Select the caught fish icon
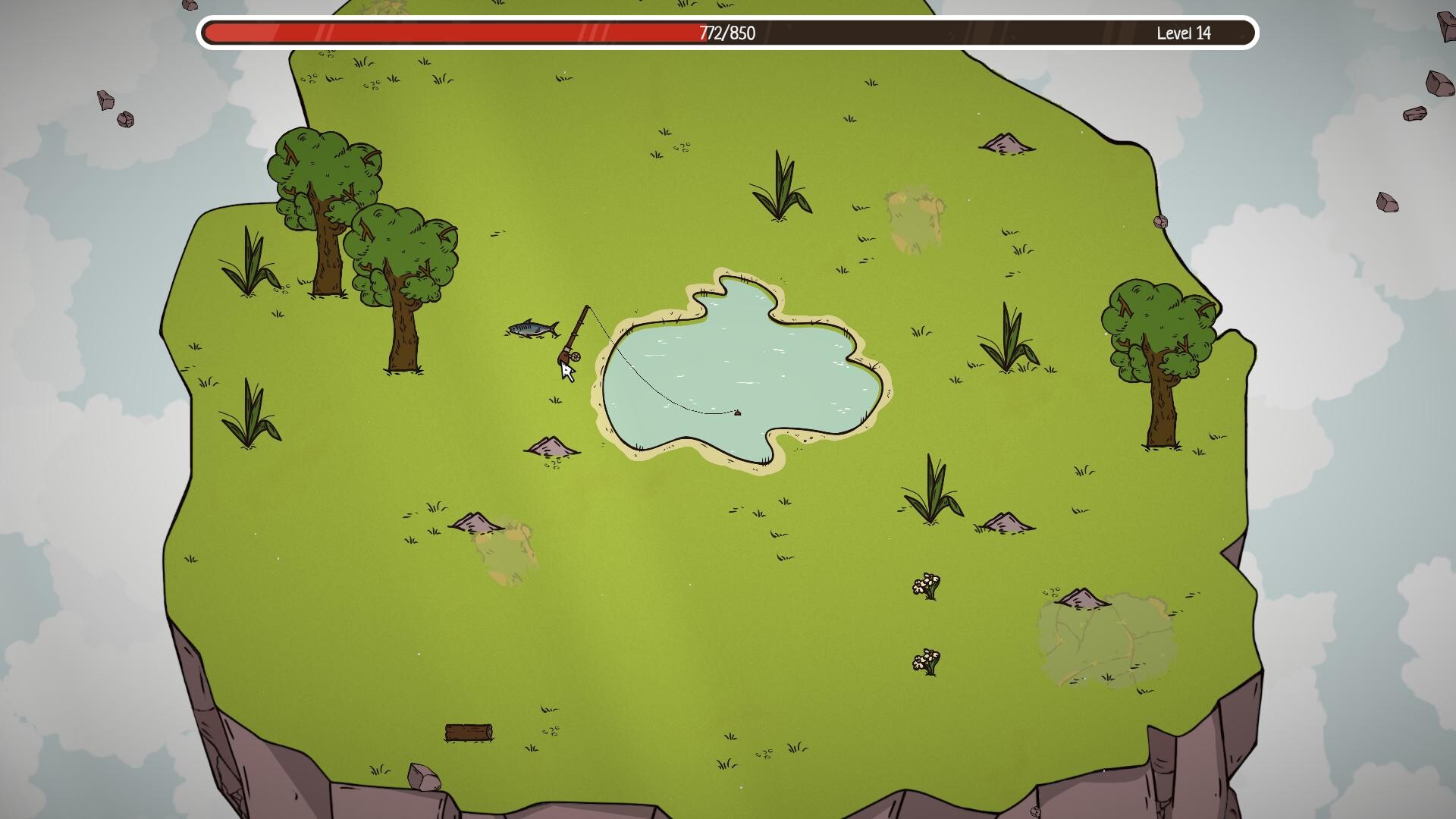The image size is (1456, 819). tap(531, 329)
